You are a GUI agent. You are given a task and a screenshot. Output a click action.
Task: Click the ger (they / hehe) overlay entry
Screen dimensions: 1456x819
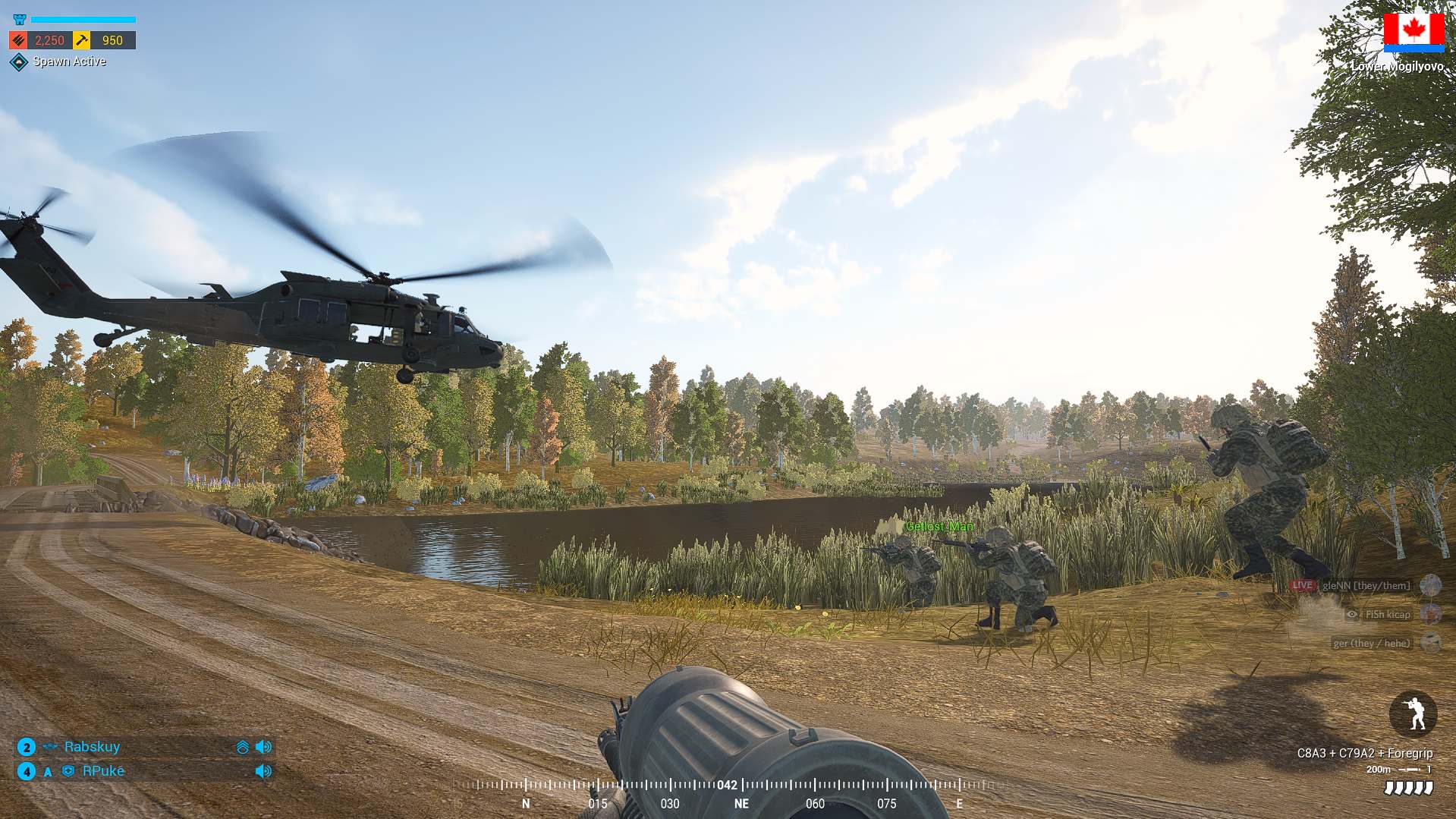1372,643
